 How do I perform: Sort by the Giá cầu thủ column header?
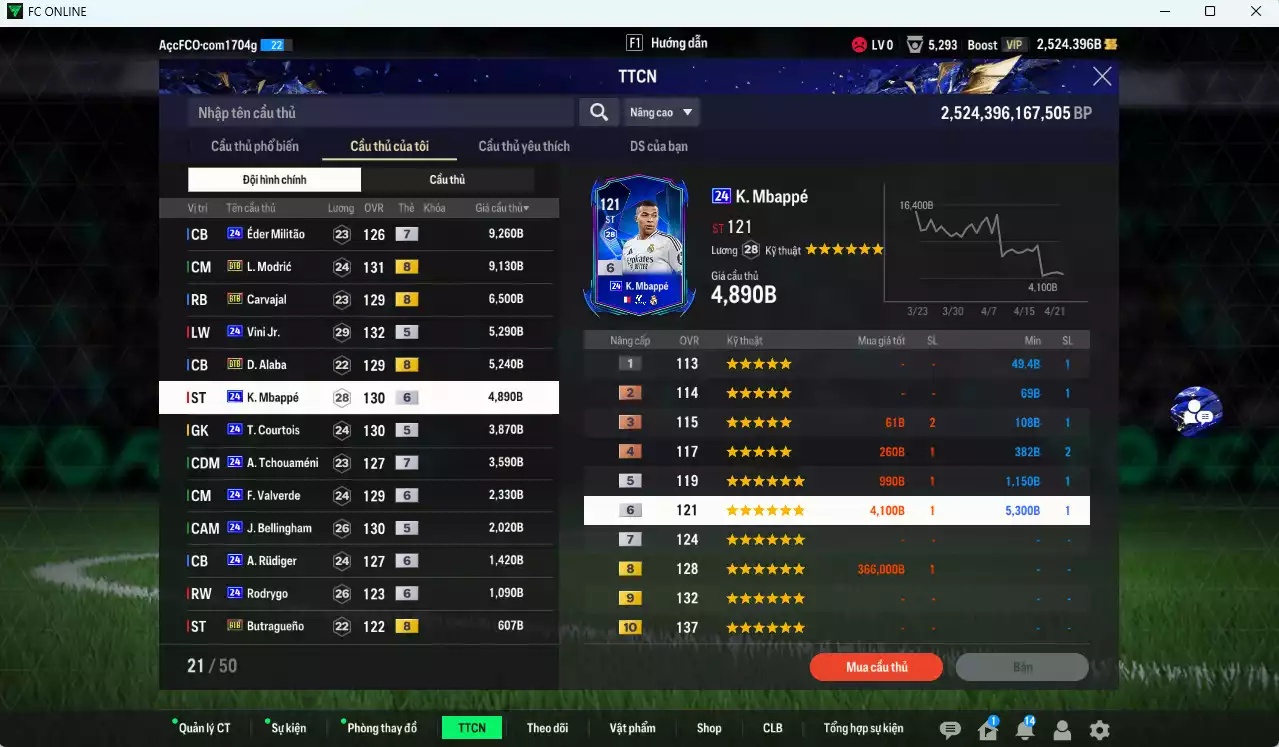(x=502, y=208)
